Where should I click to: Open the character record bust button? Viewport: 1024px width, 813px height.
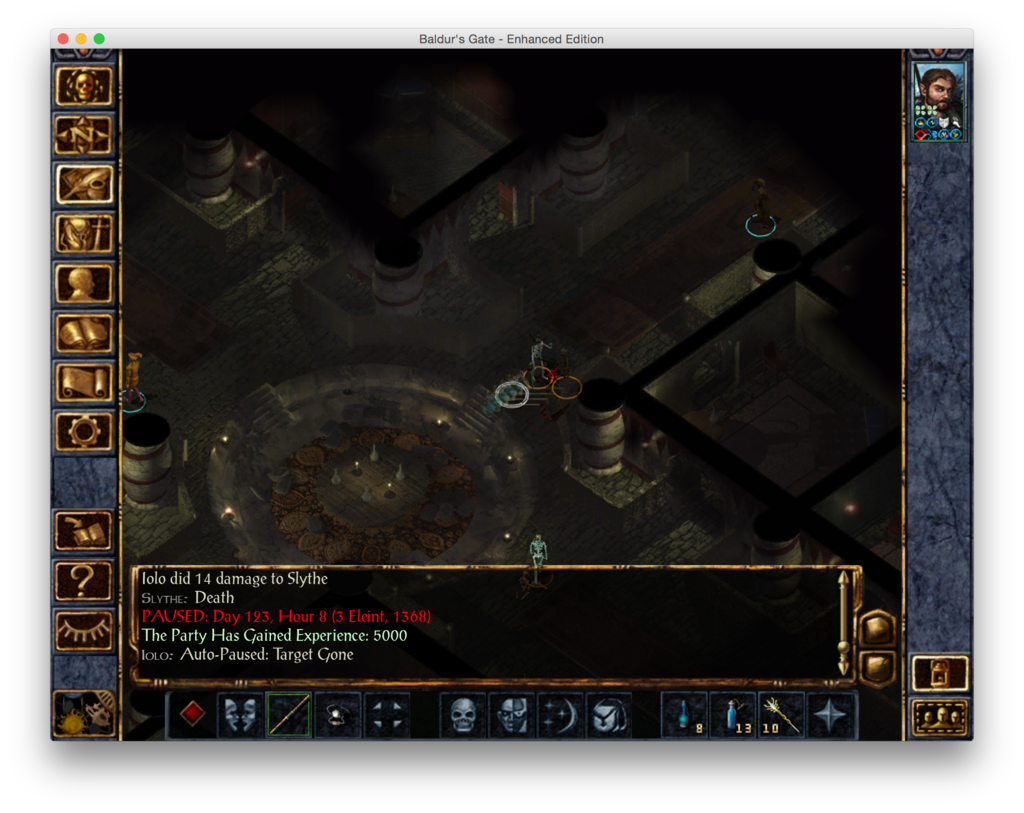[84, 283]
